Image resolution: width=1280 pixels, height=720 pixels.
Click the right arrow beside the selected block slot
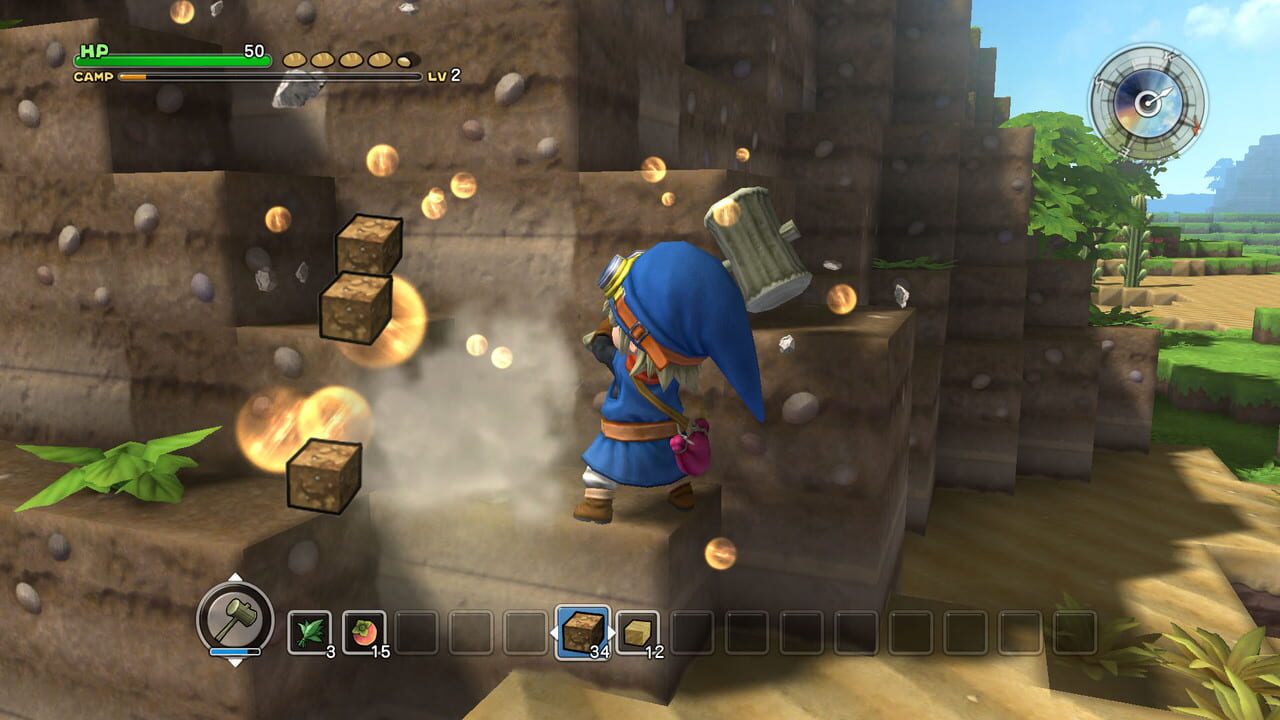(x=610, y=631)
